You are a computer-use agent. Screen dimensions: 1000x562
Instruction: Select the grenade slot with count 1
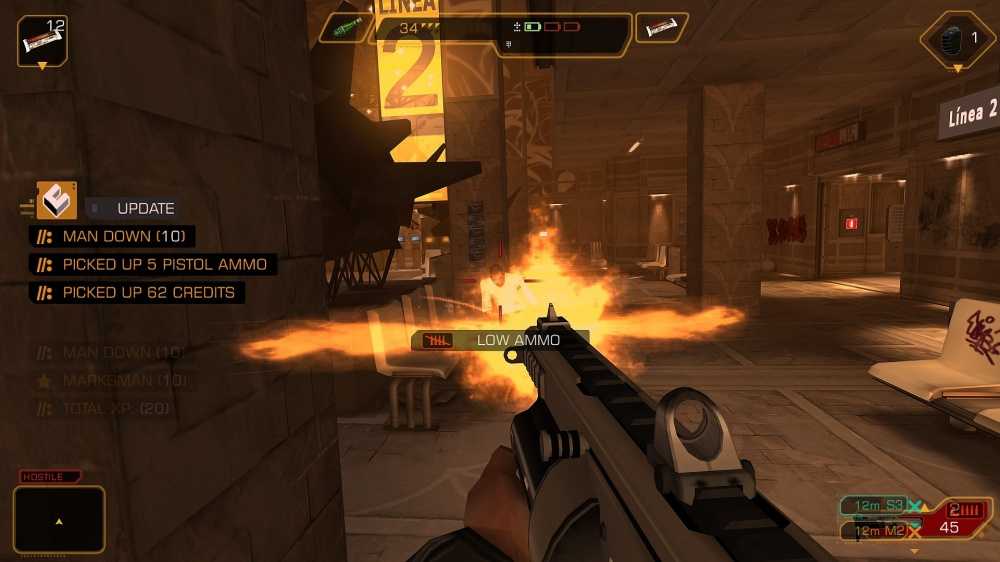click(x=957, y=39)
